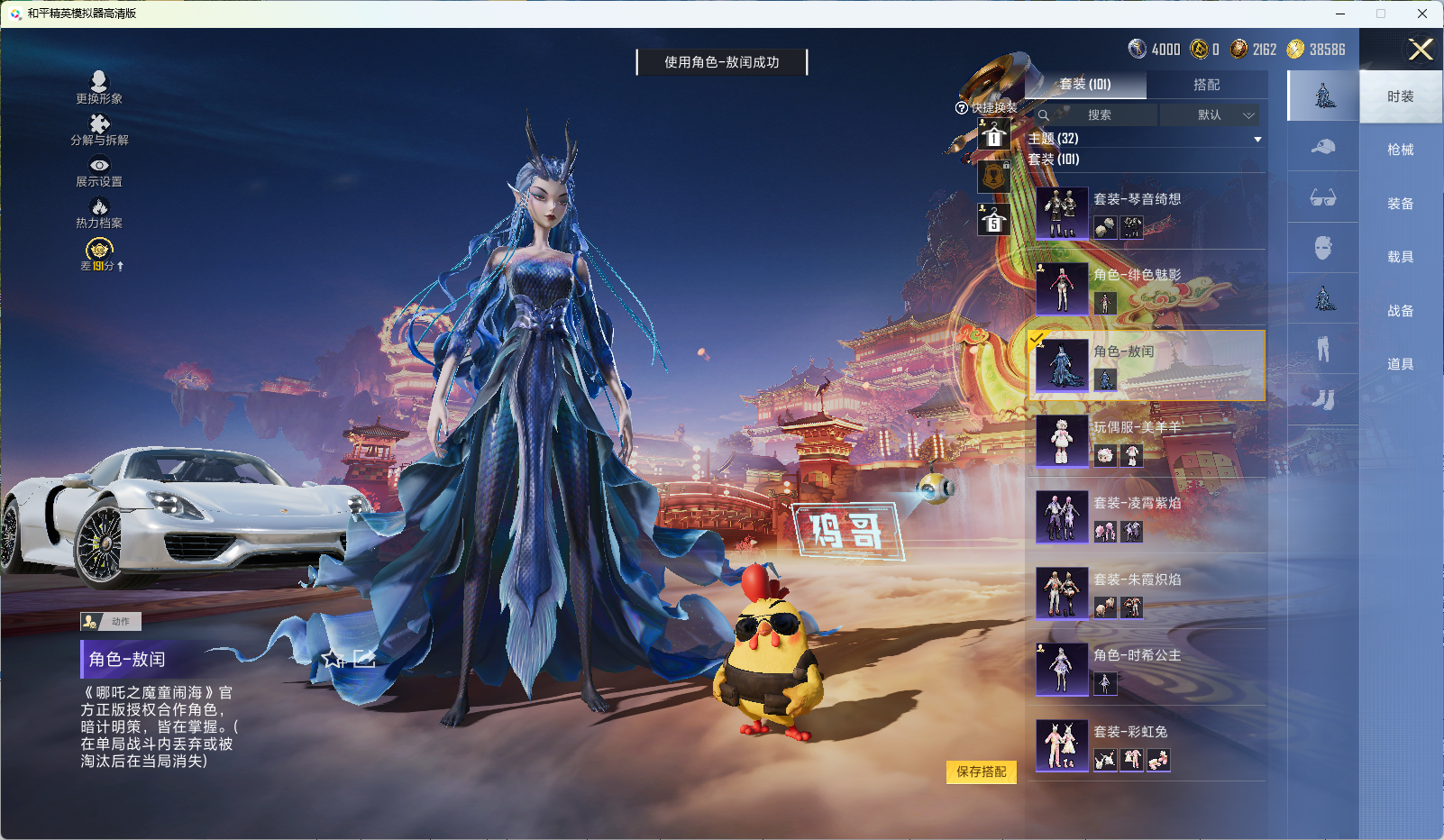Click the 保存搭配 button
Screen dimensions: 1444x840
pos(982,773)
